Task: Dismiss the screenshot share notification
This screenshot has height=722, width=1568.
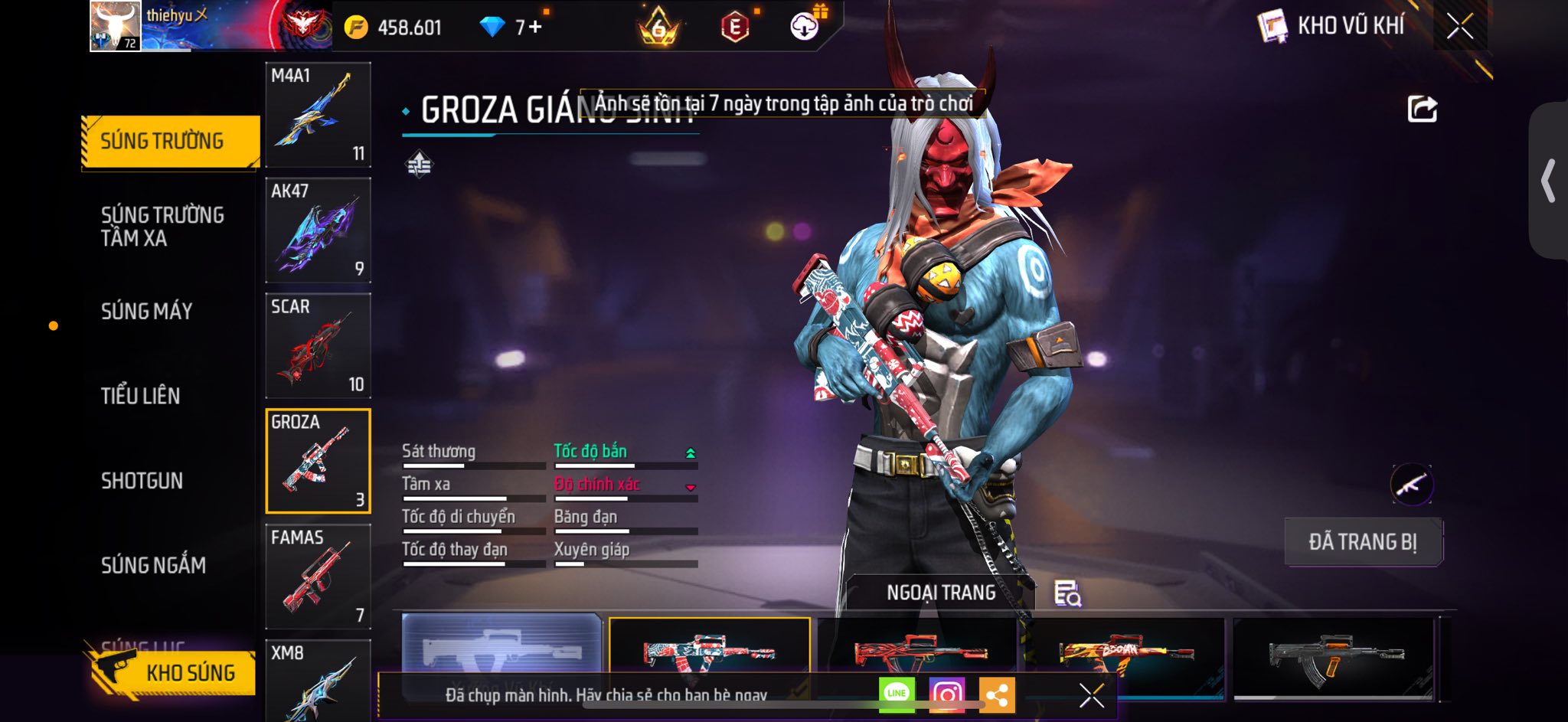Action: click(1091, 695)
